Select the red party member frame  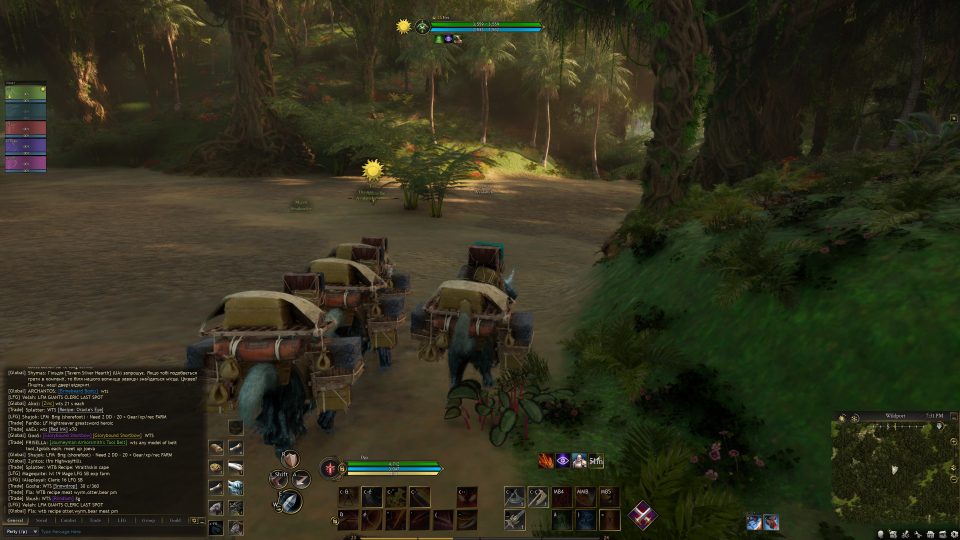pyautogui.click(x=25, y=128)
